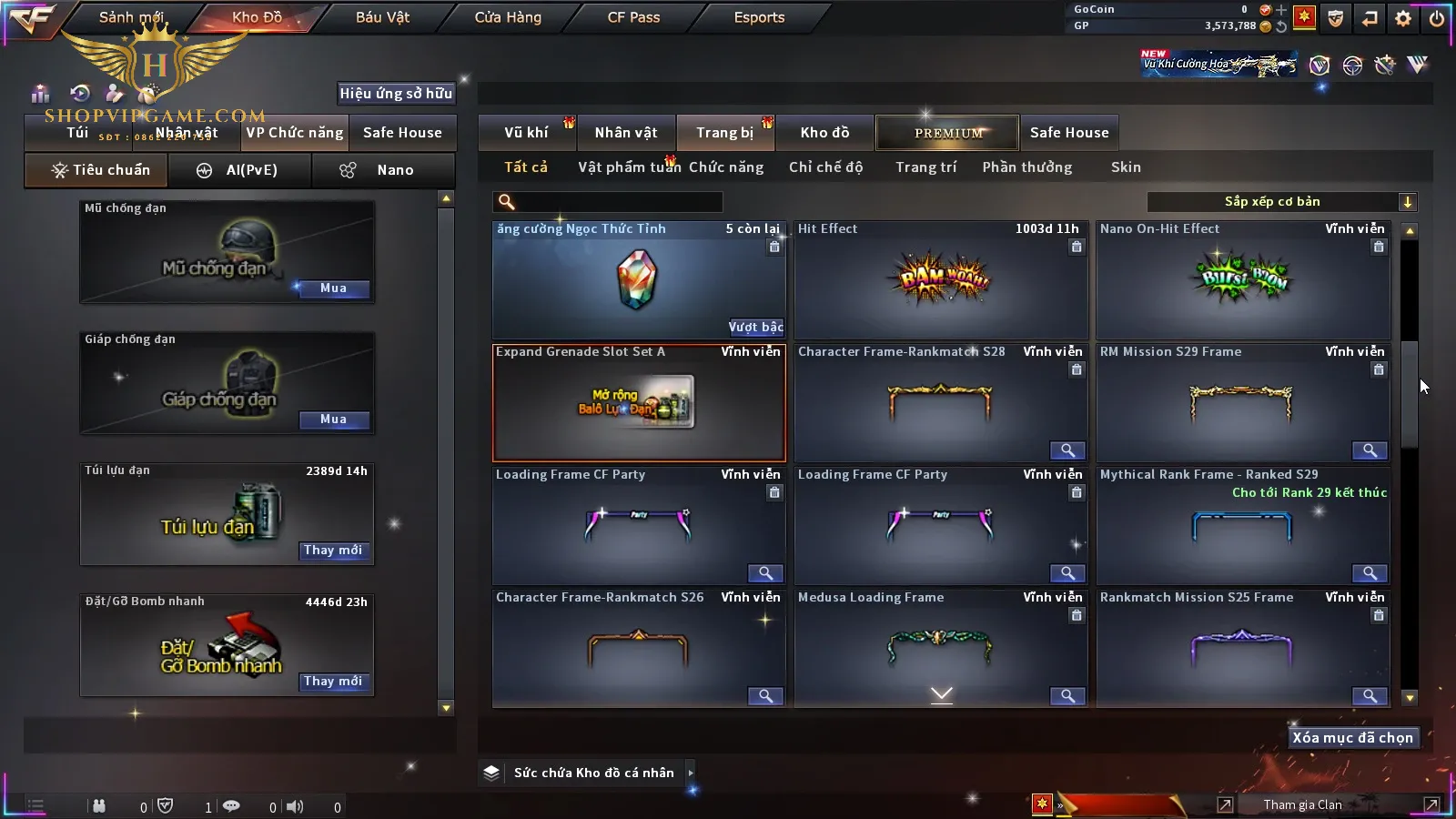The image size is (1456, 819).
Task: Open the Nano loadout tab
Action: pyautogui.click(x=383, y=170)
